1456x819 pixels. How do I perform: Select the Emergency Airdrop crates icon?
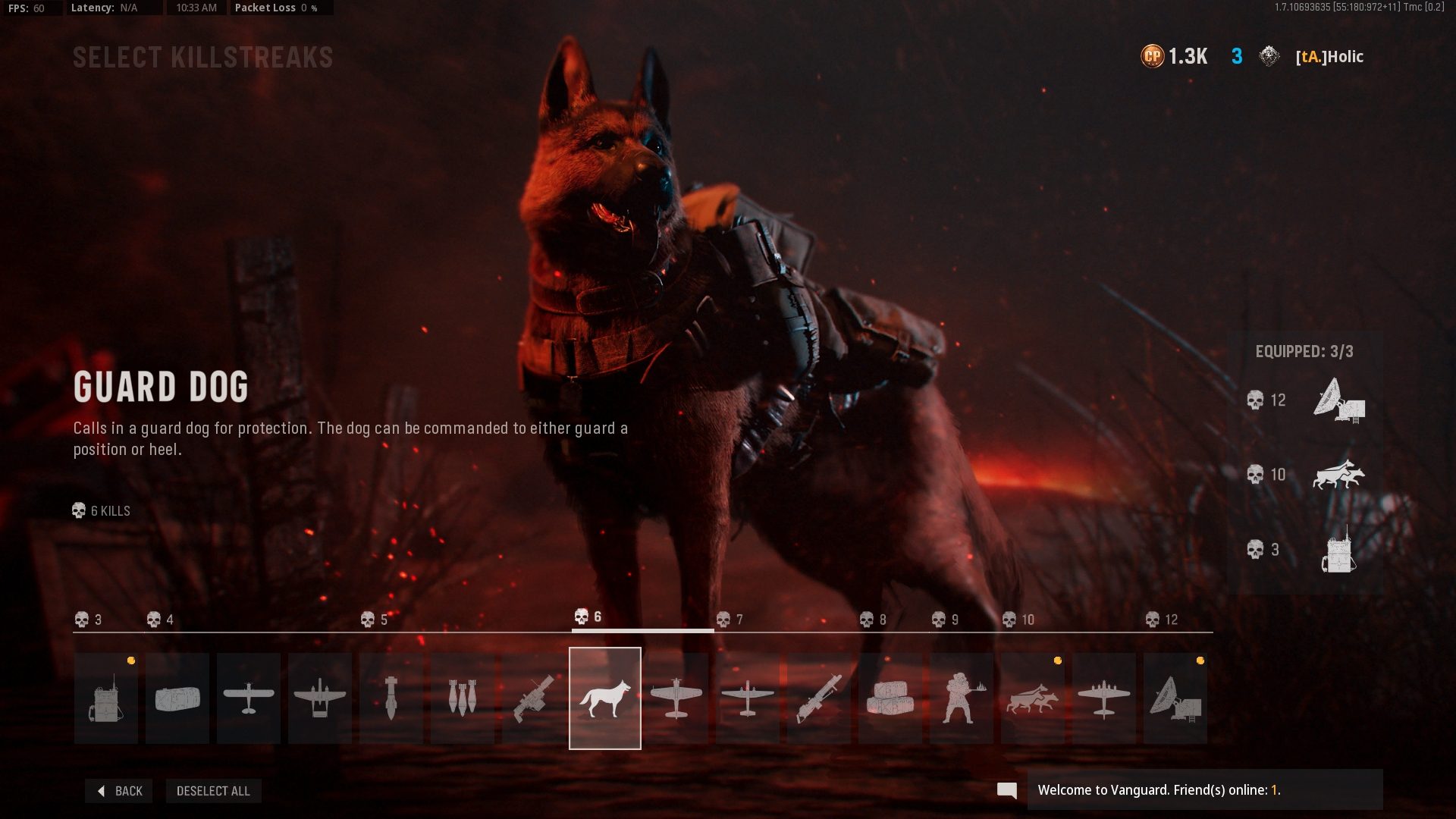click(x=890, y=698)
